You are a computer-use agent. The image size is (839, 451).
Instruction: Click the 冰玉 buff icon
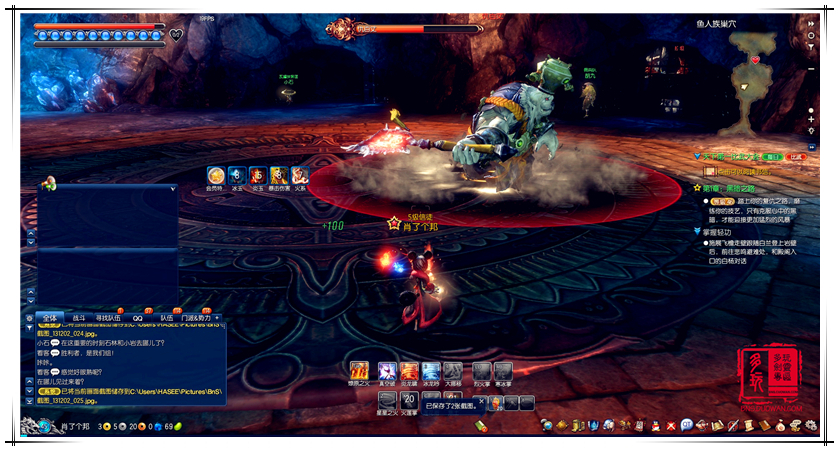point(237,175)
